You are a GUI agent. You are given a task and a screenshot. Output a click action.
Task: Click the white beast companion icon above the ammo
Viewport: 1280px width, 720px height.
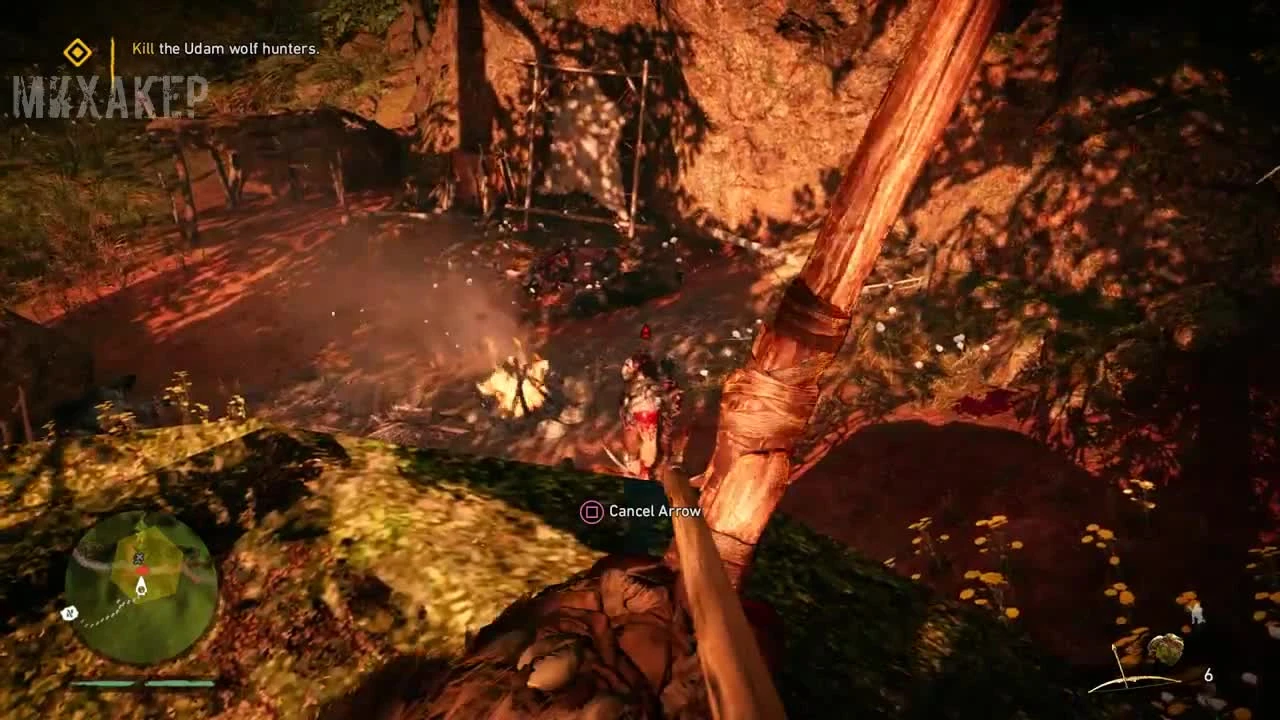tap(1199, 613)
